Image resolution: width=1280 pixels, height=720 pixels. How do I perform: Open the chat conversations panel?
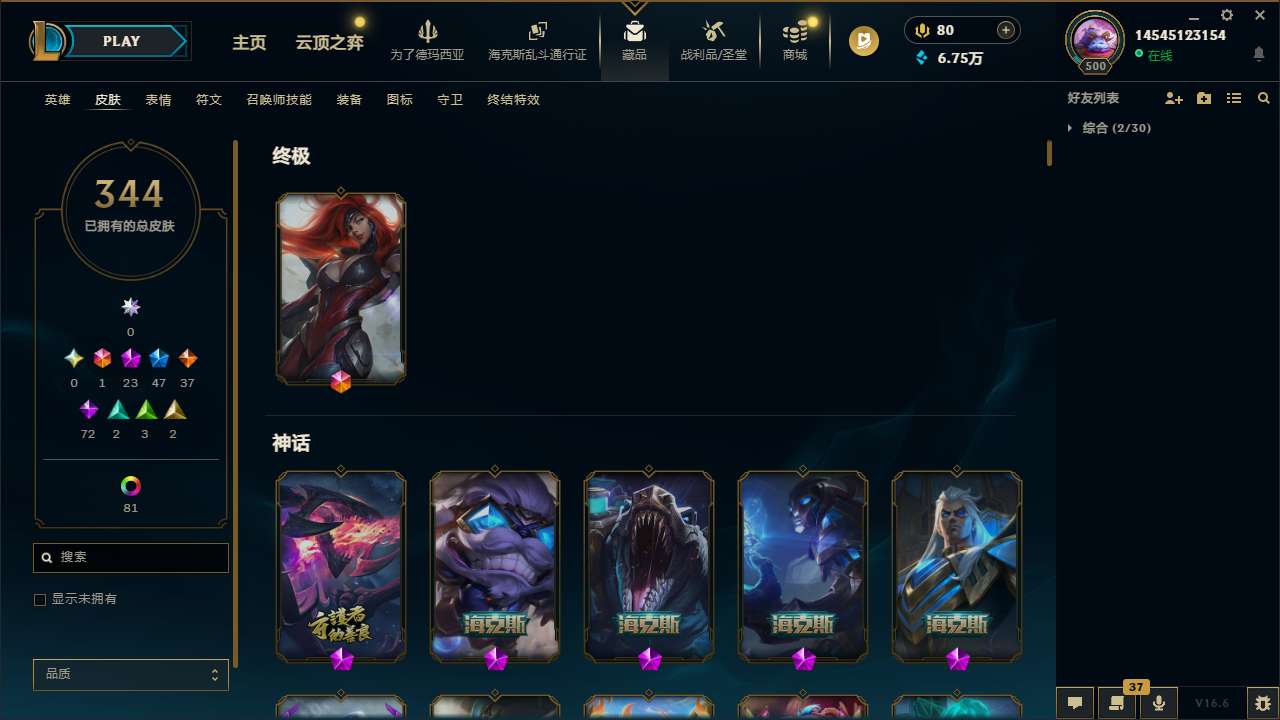click(x=1075, y=703)
